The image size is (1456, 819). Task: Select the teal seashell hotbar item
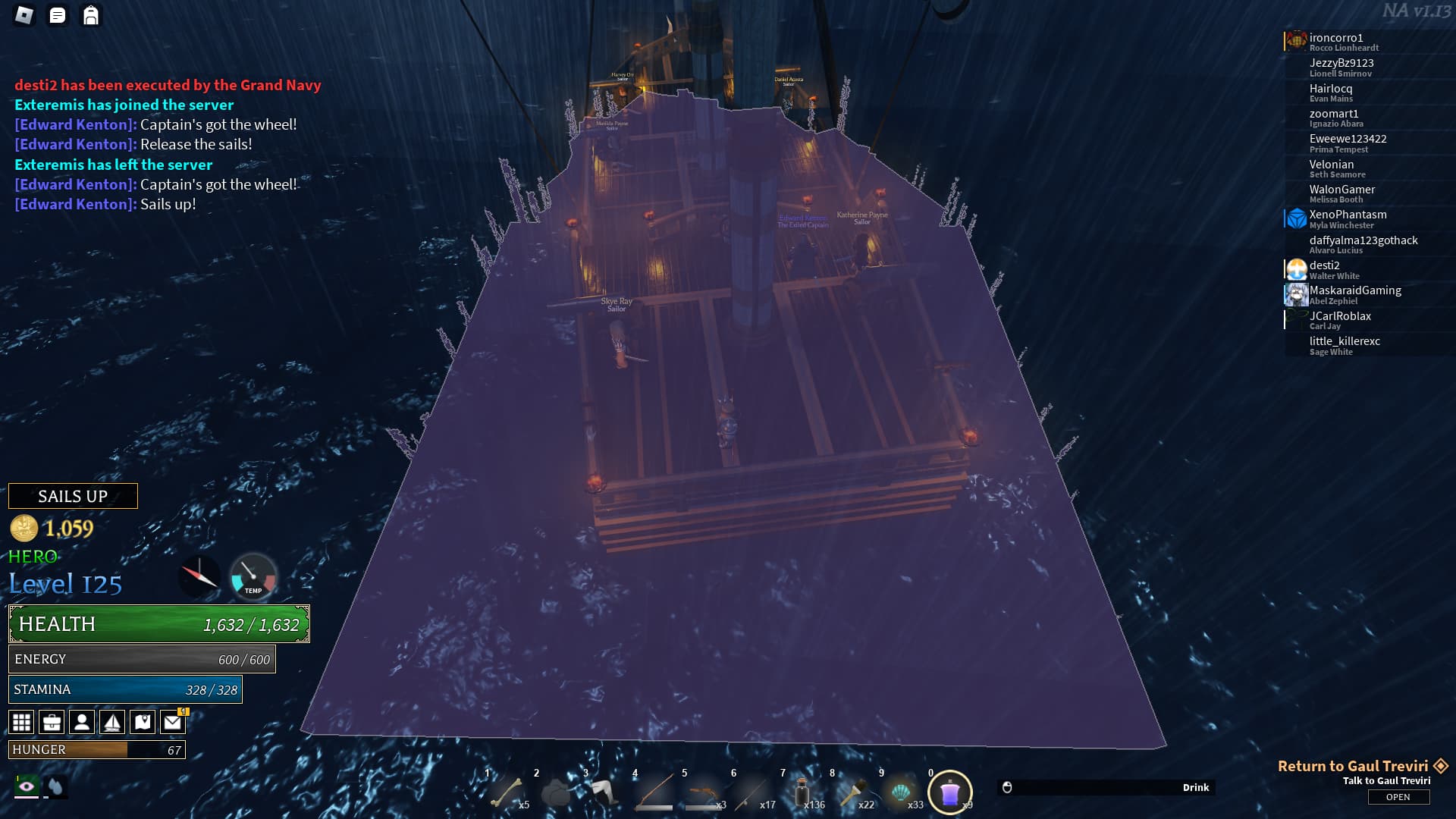[x=901, y=793]
